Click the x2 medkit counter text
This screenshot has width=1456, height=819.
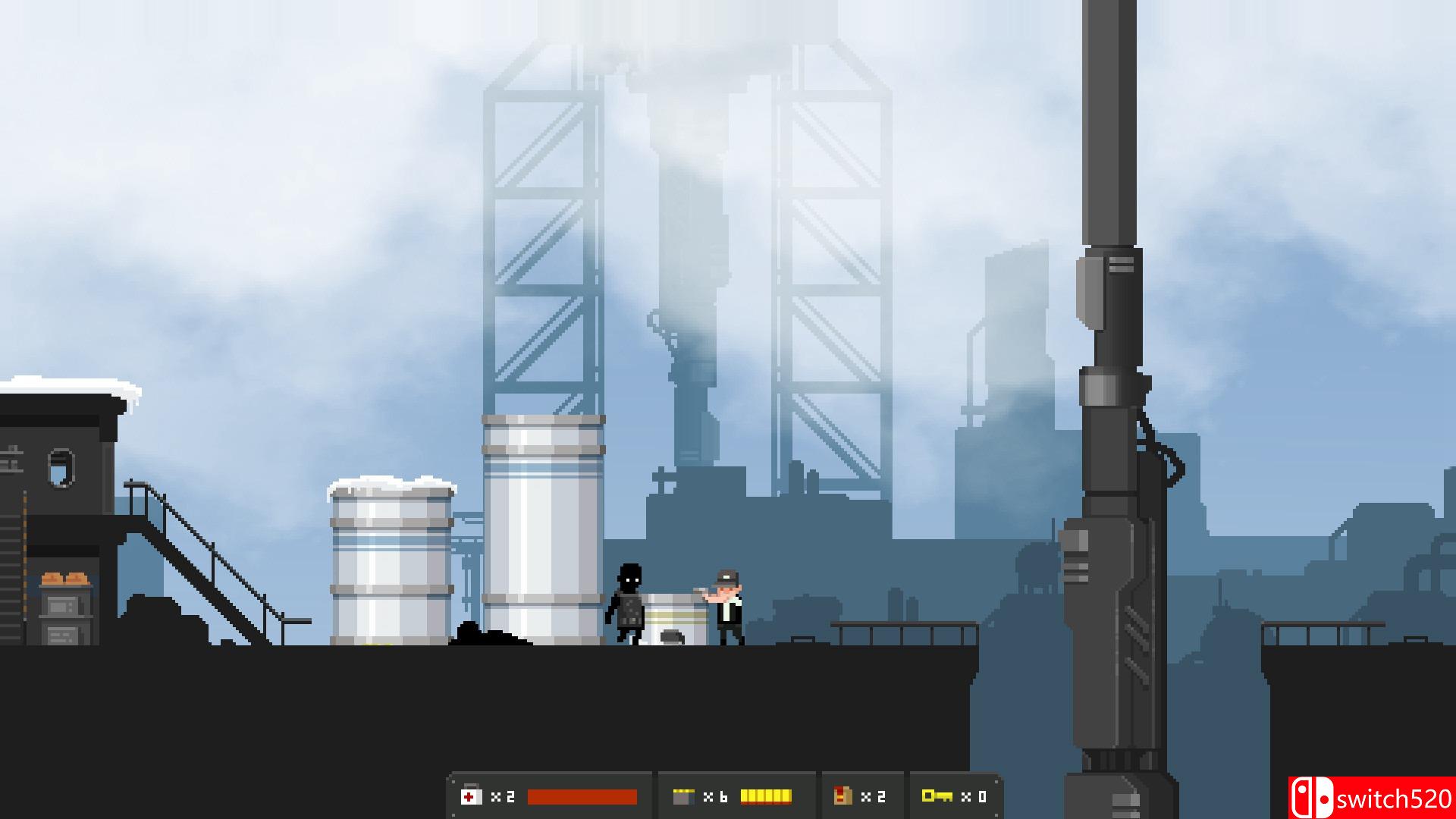click(502, 796)
